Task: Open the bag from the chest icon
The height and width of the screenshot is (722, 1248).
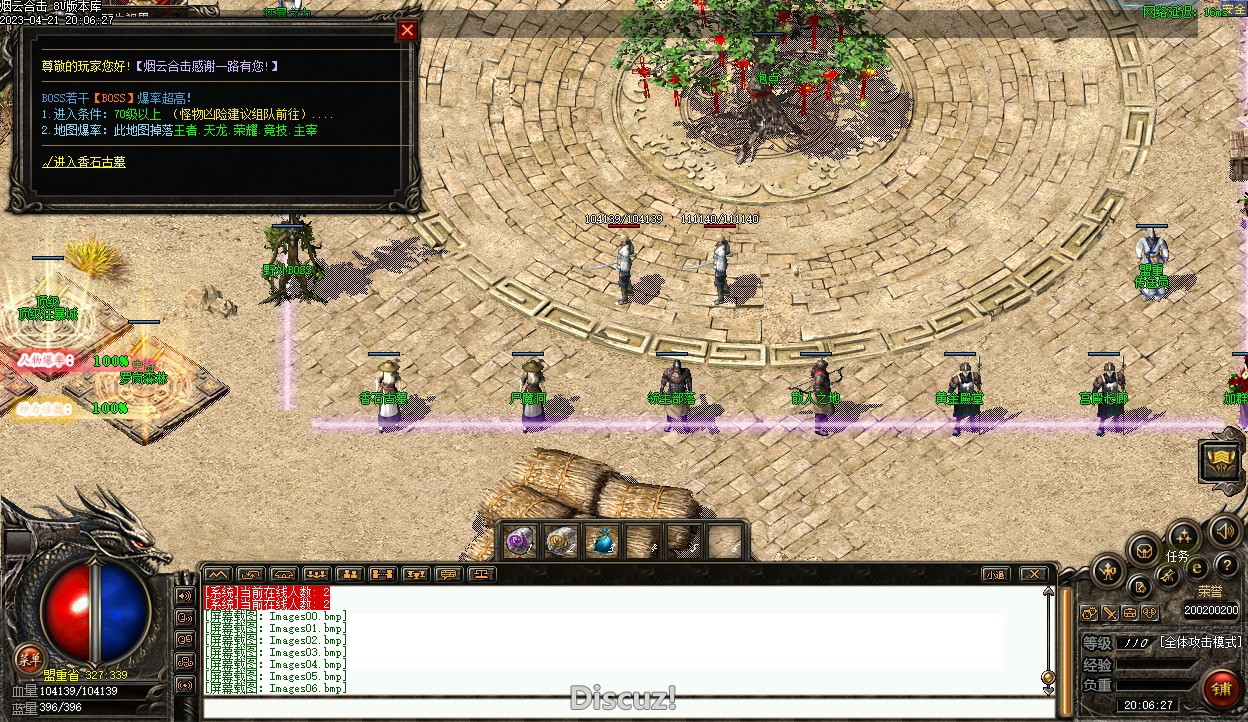Action: [x=1143, y=549]
